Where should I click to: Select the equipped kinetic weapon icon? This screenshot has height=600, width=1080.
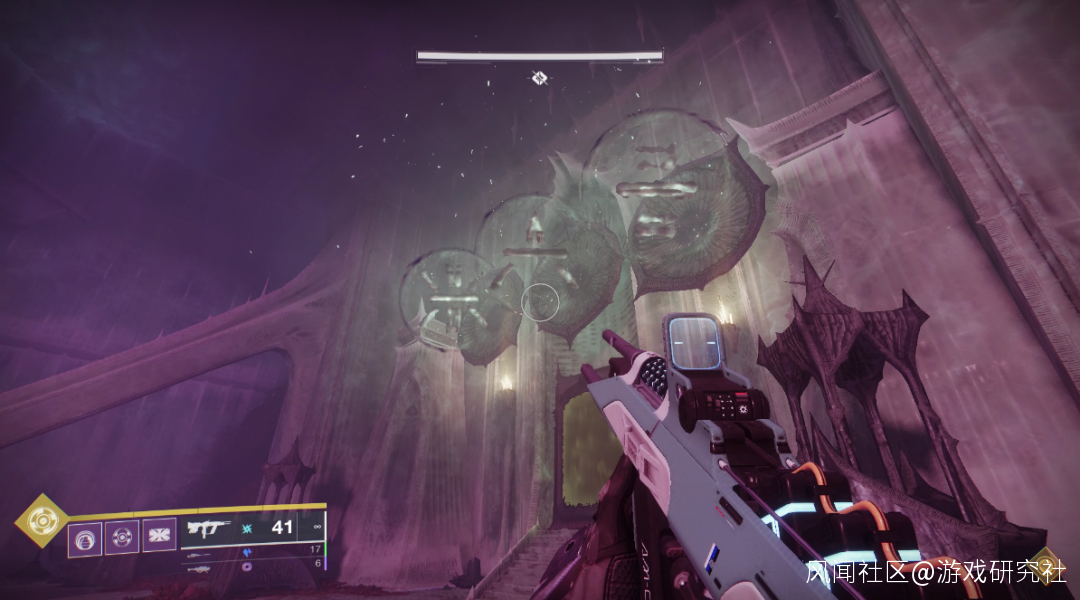(212, 529)
